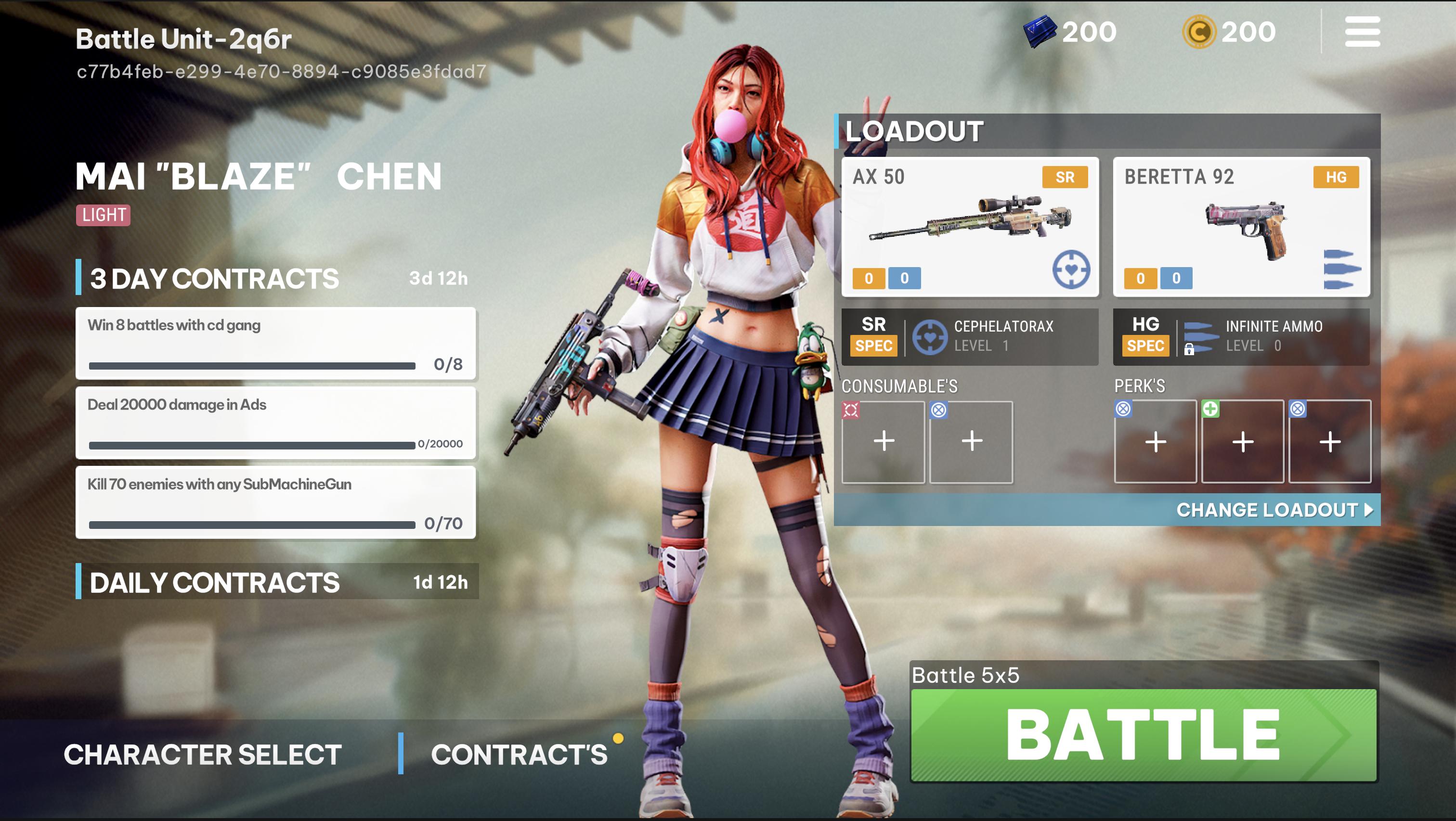Click the blue ticket currency icon
The image size is (1456, 821).
click(1040, 32)
